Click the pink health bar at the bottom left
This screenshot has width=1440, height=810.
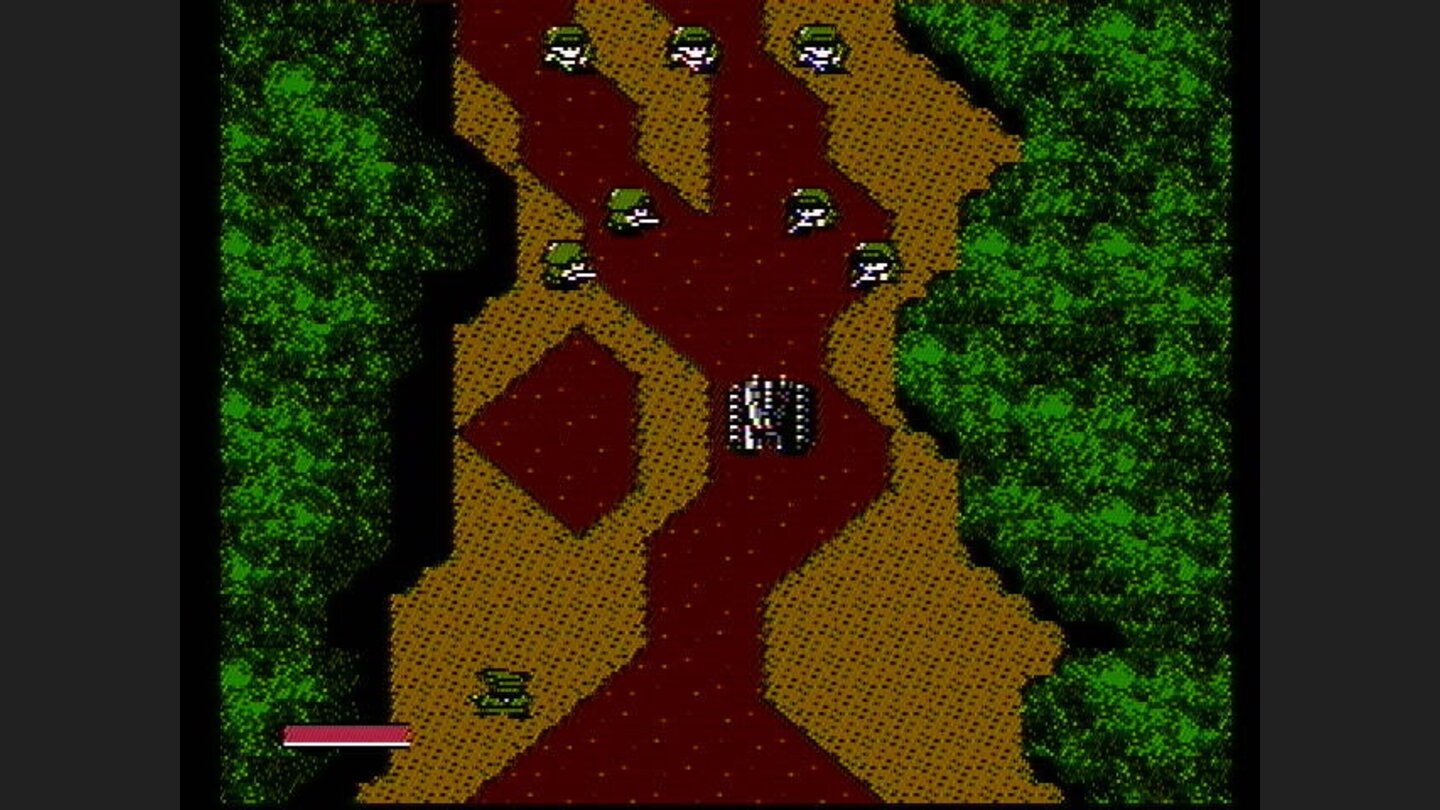(345, 736)
